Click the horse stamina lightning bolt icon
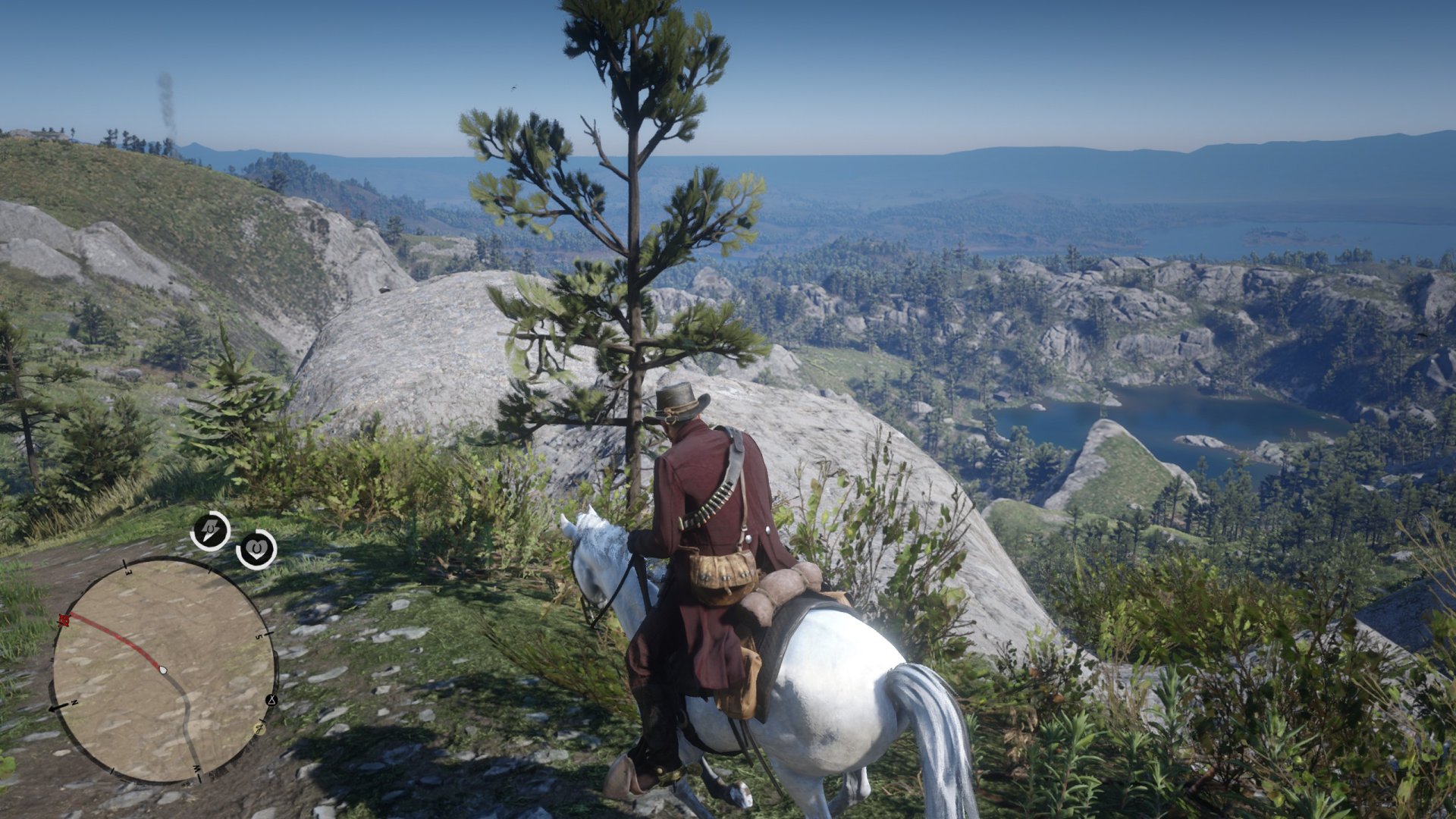 [210, 531]
